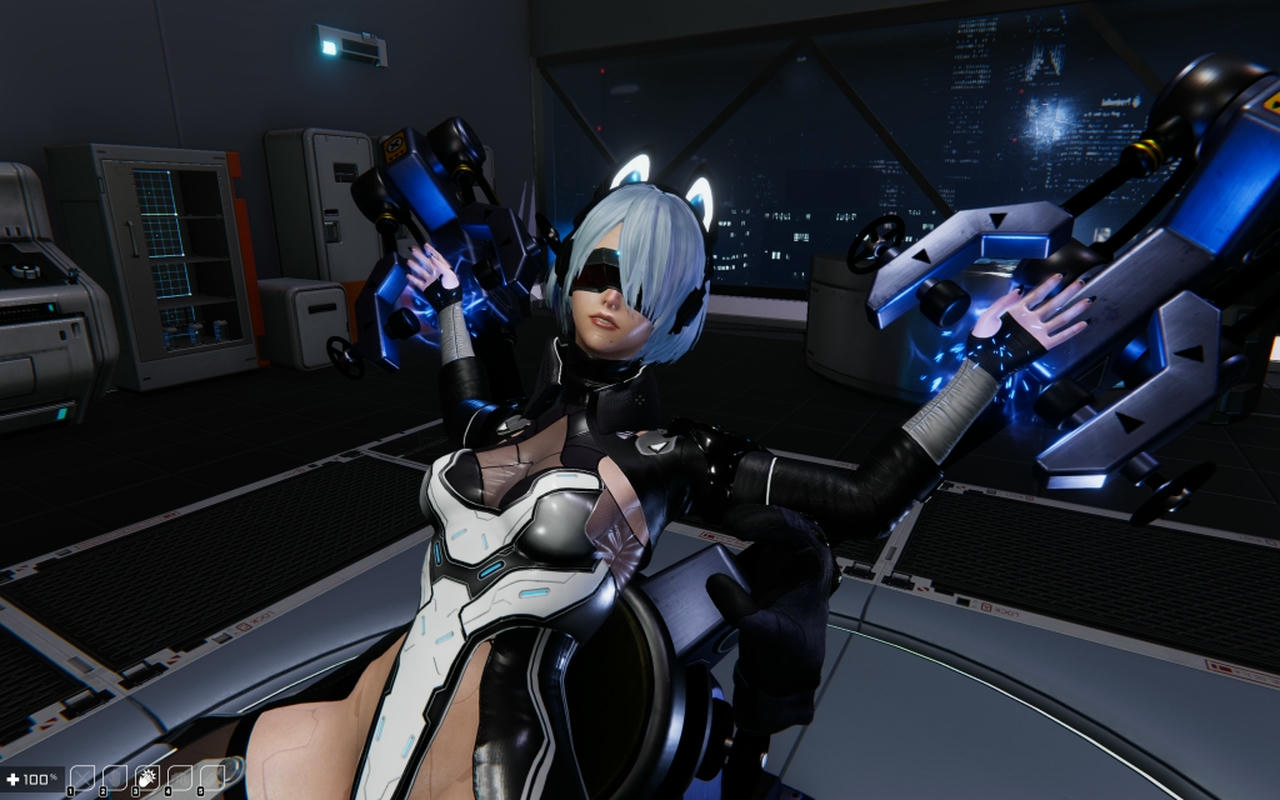Click the 100% health percentage display
This screenshot has height=800, width=1280.
tap(41, 778)
